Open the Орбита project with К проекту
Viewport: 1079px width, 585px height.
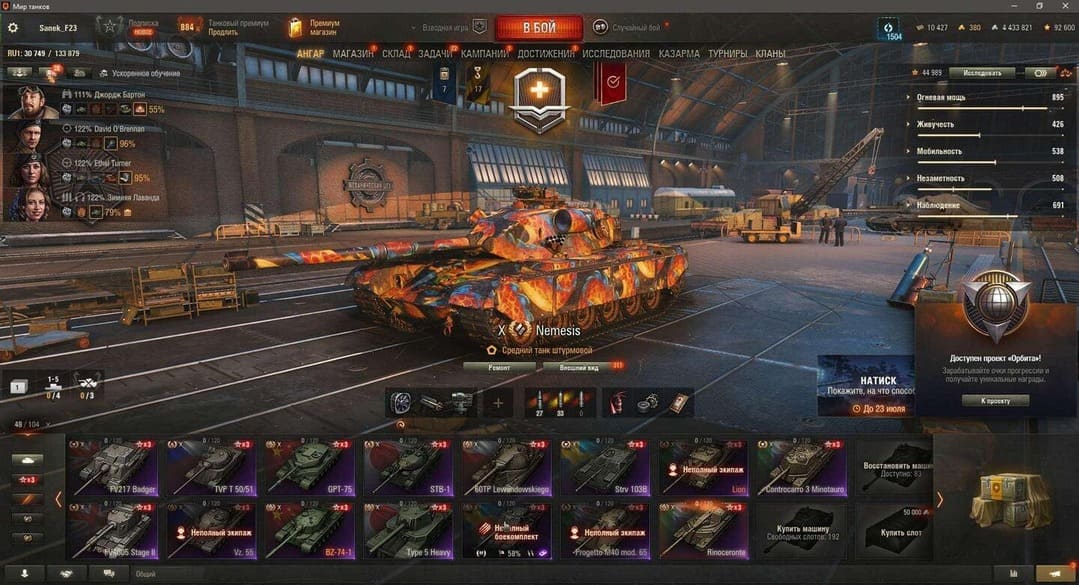point(995,400)
